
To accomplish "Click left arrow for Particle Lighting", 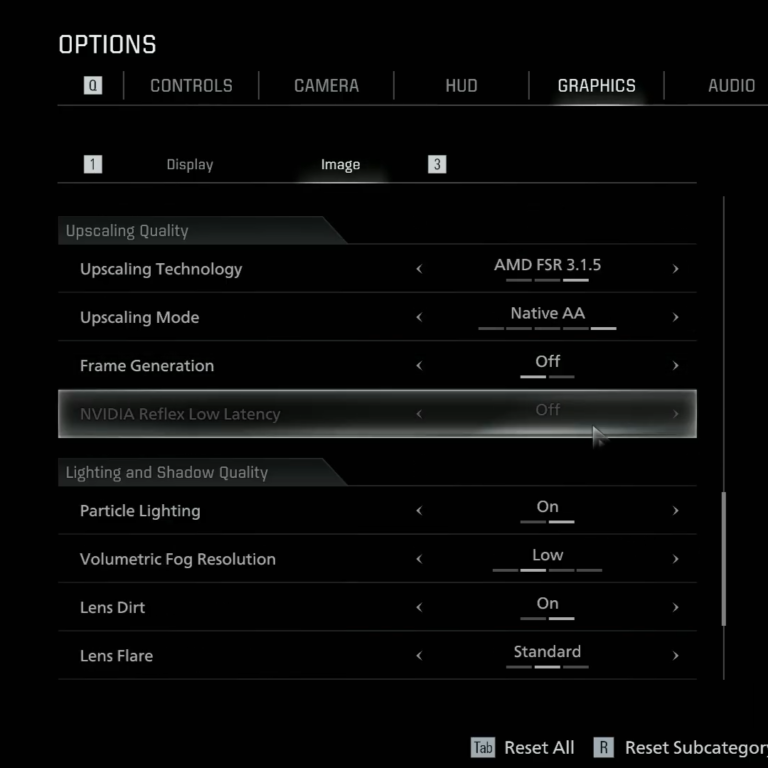I will coord(419,511).
